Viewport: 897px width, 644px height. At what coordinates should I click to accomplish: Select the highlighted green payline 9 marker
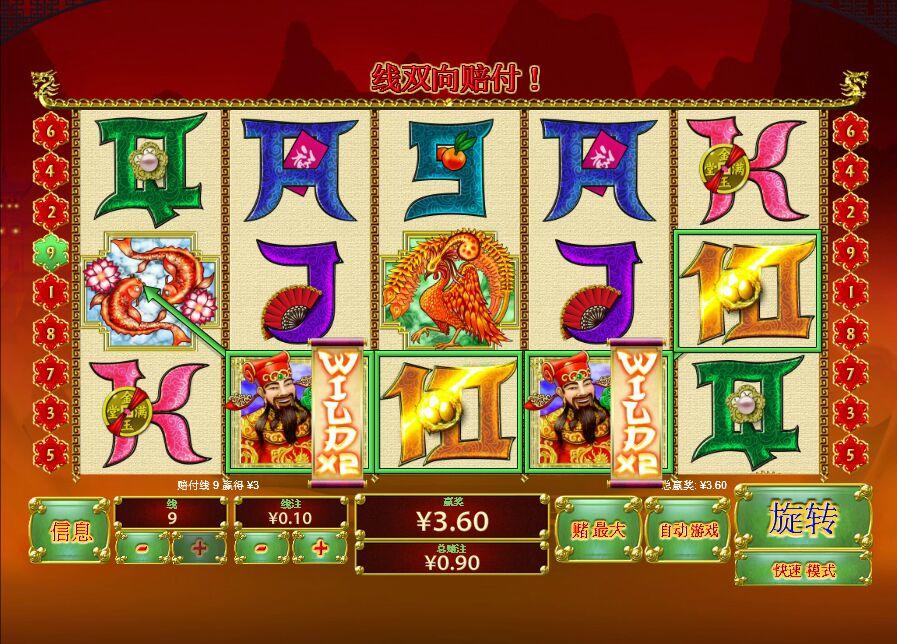click(50, 252)
